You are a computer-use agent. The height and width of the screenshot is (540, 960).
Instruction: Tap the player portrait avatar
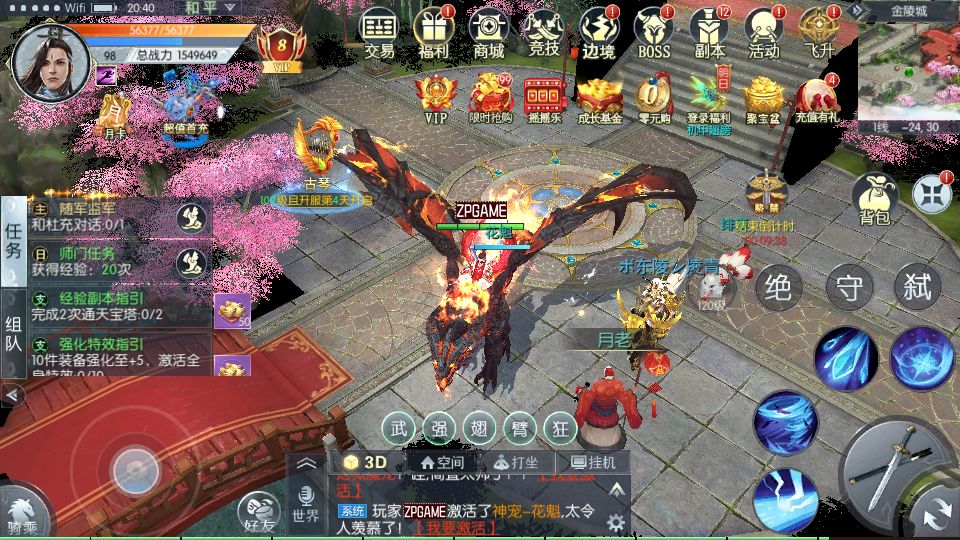pos(43,59)
